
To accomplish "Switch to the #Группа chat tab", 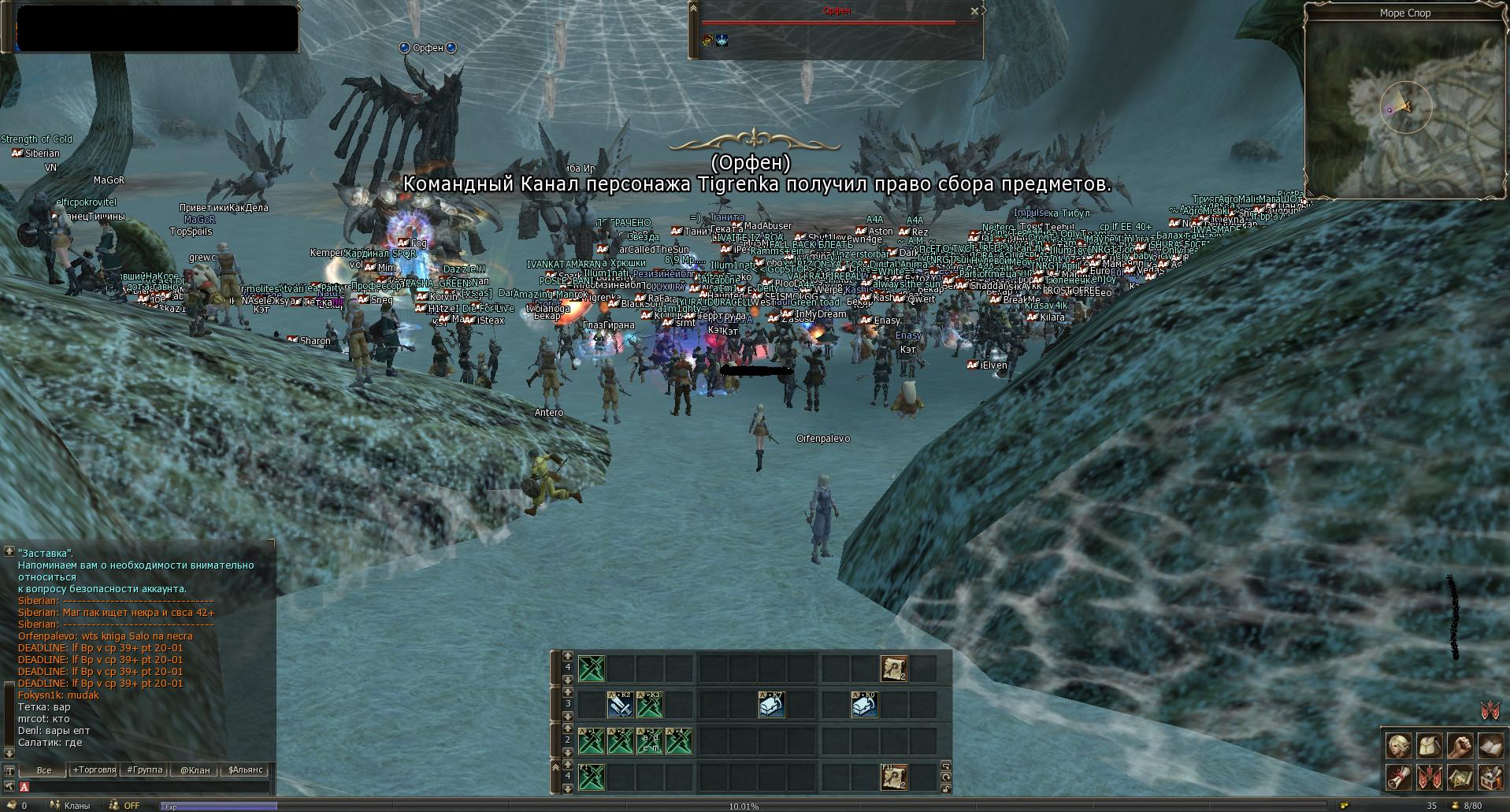I will point(145,769).
